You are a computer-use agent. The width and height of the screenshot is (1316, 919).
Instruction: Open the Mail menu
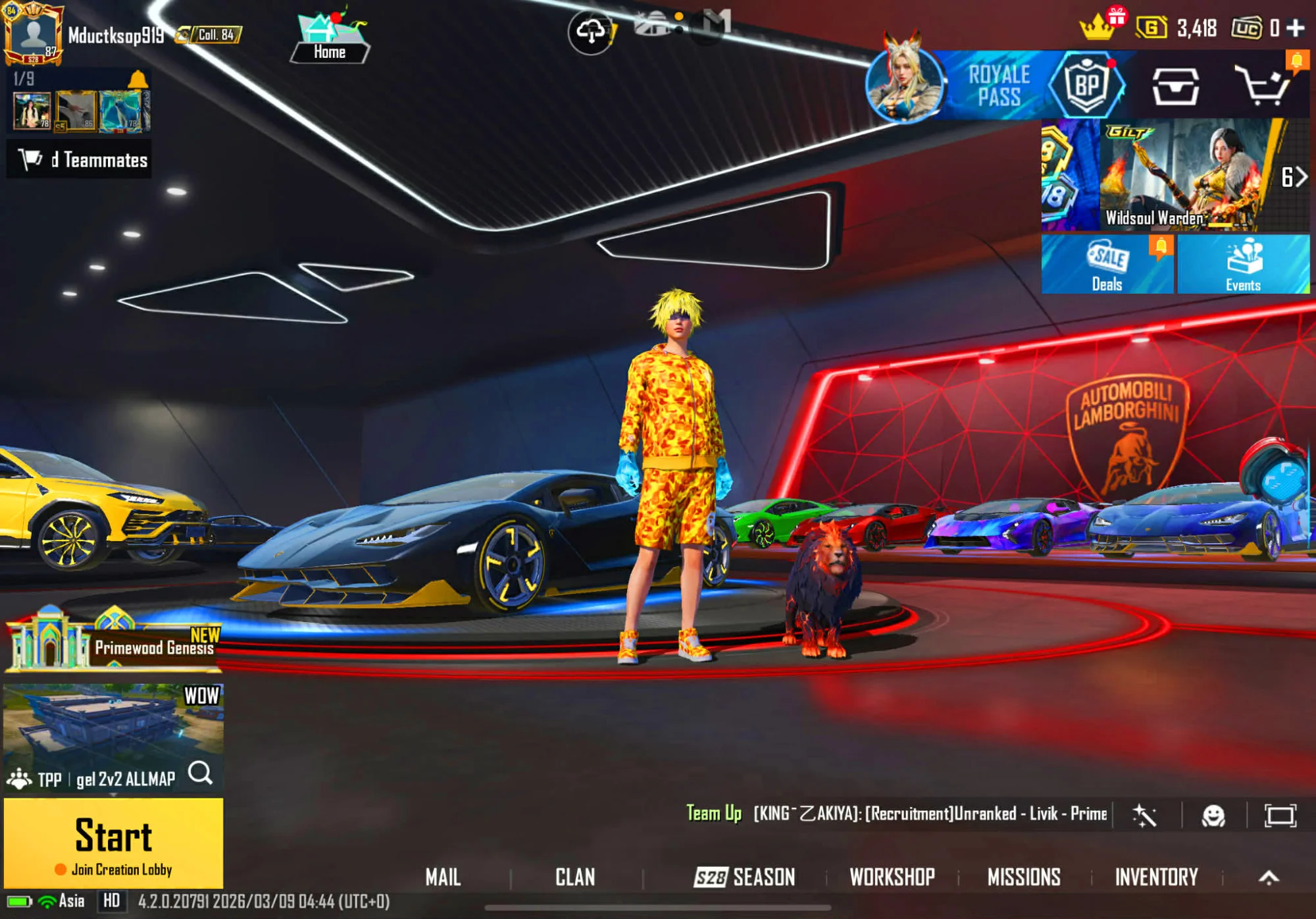443,877
